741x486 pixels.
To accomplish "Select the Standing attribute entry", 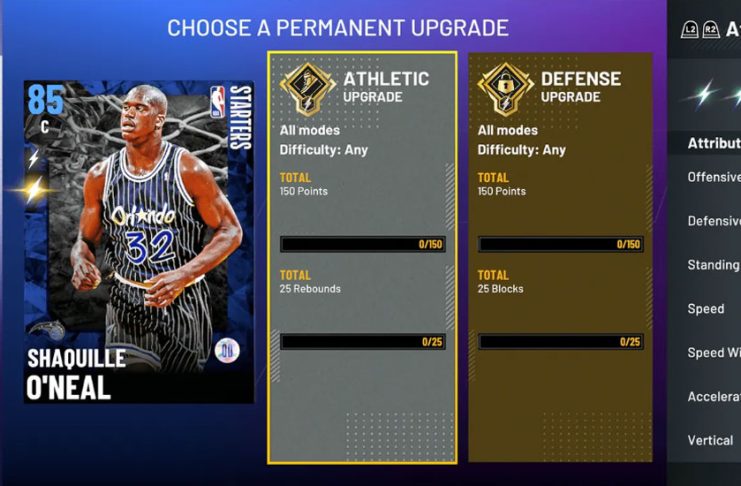I will (713, 265).
